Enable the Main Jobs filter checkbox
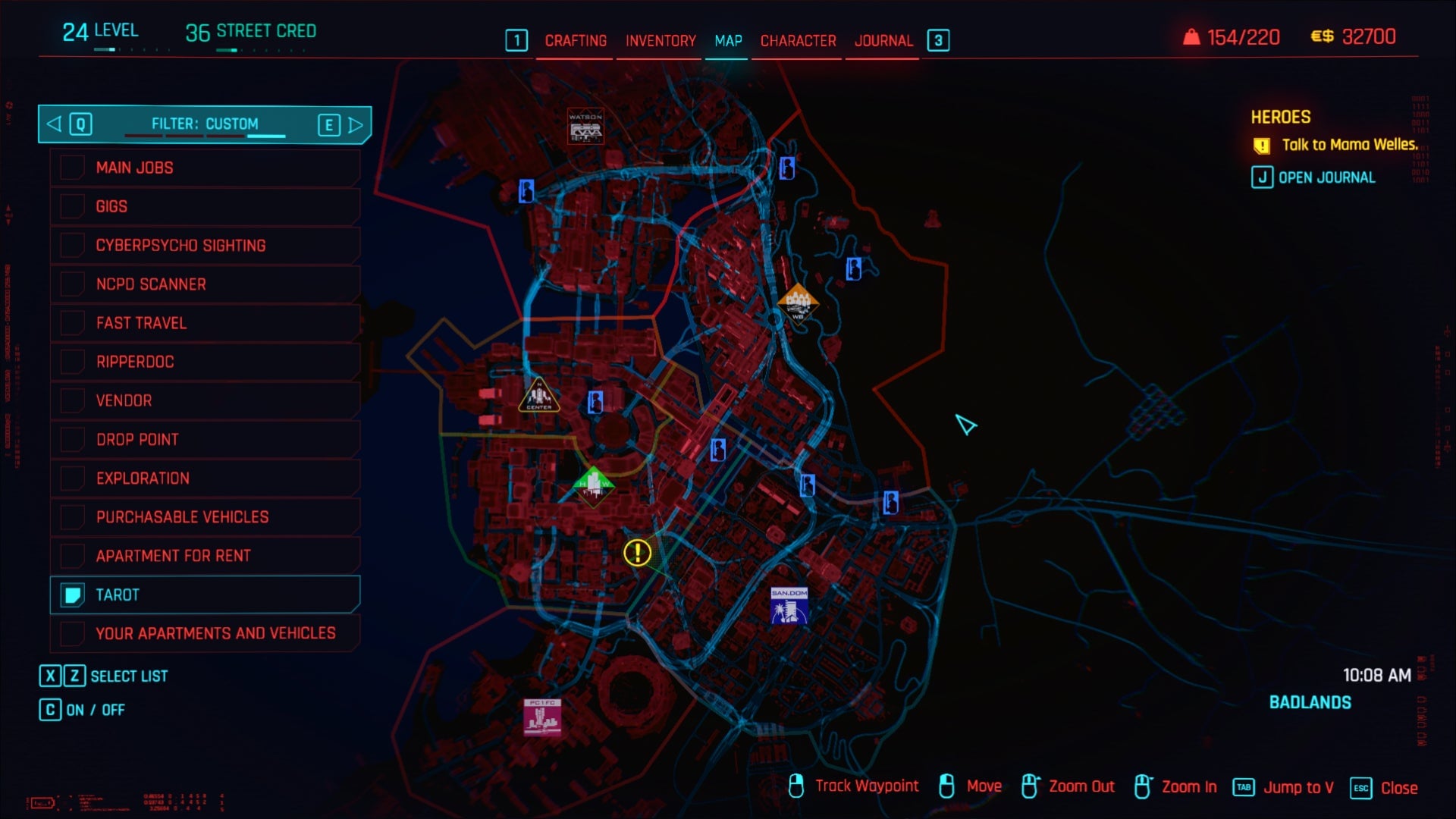The width and height of the screenshot is (1456, 819). 74,168
